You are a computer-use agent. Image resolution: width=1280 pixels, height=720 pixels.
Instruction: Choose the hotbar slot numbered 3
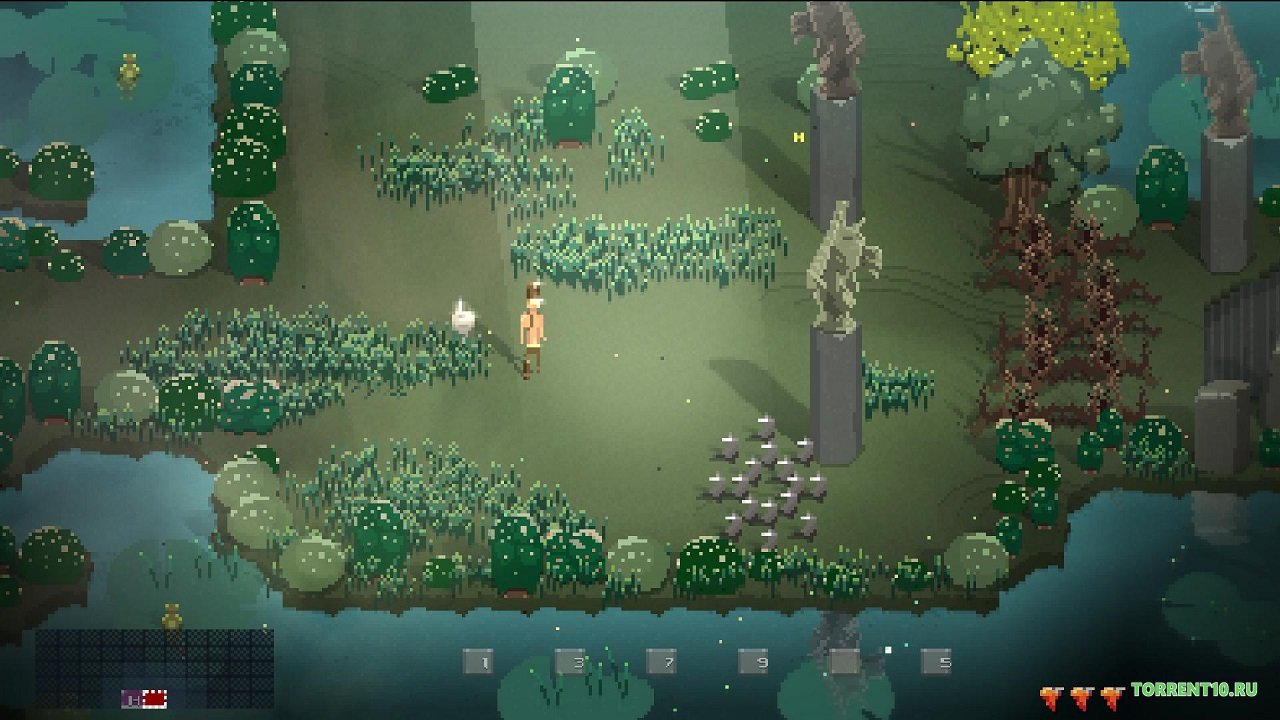[x=570, y=661]
